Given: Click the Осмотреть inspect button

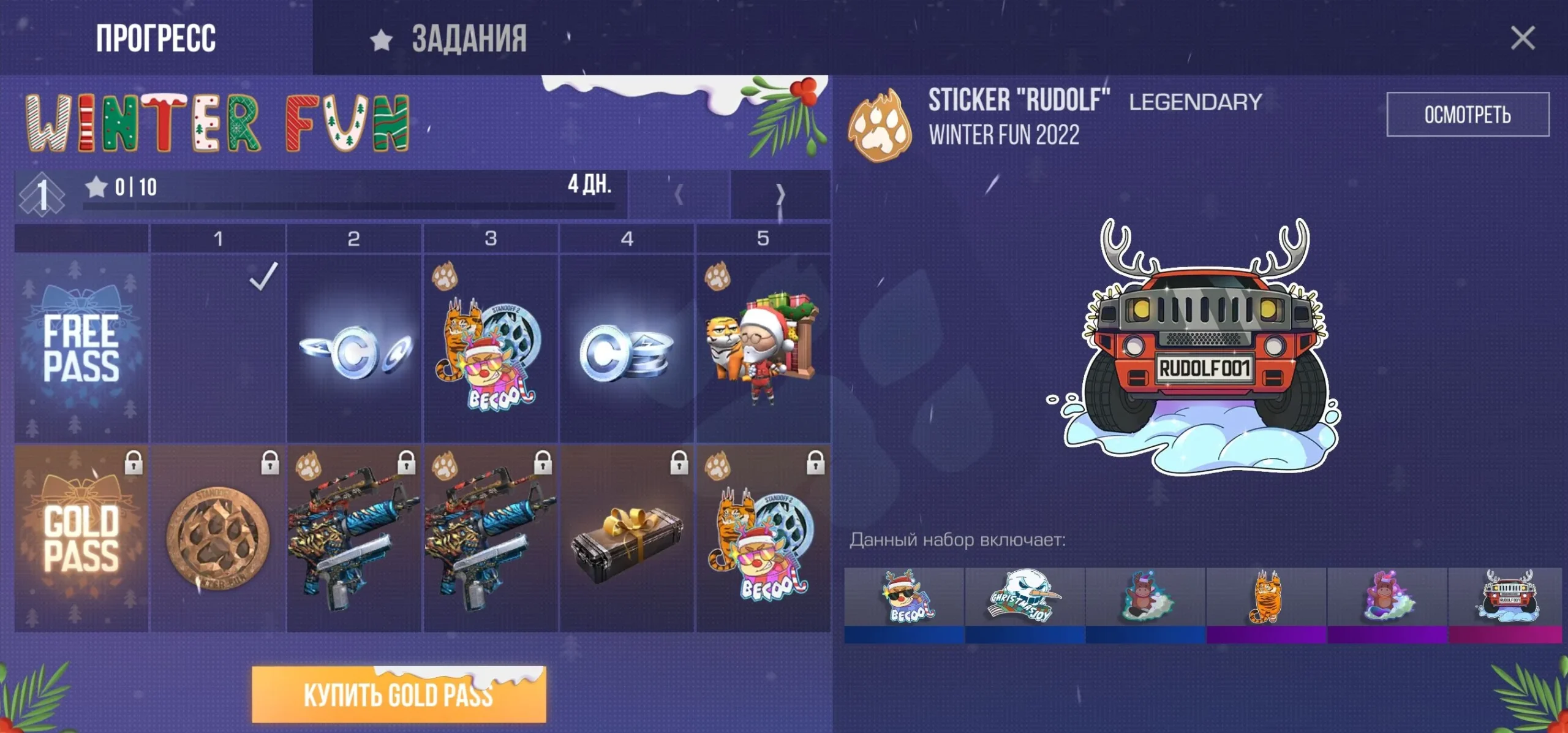Looking at the screenshot, I should (x=1468, y=115).
